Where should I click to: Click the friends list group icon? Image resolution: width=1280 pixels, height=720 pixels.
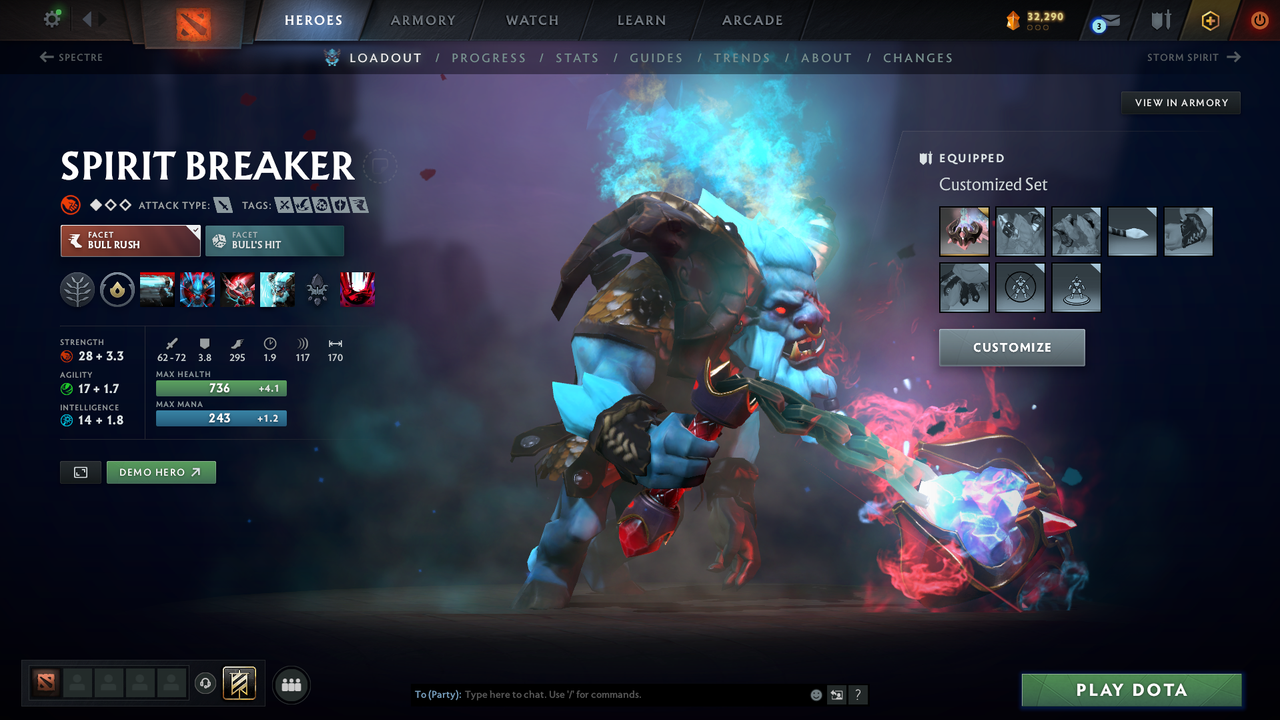coord(291,684)
